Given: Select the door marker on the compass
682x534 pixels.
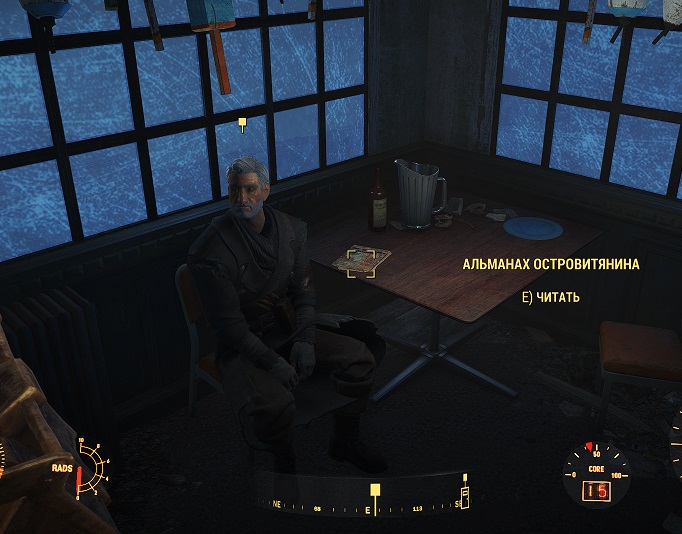Looking at the screenshot, I should point(464,495).
